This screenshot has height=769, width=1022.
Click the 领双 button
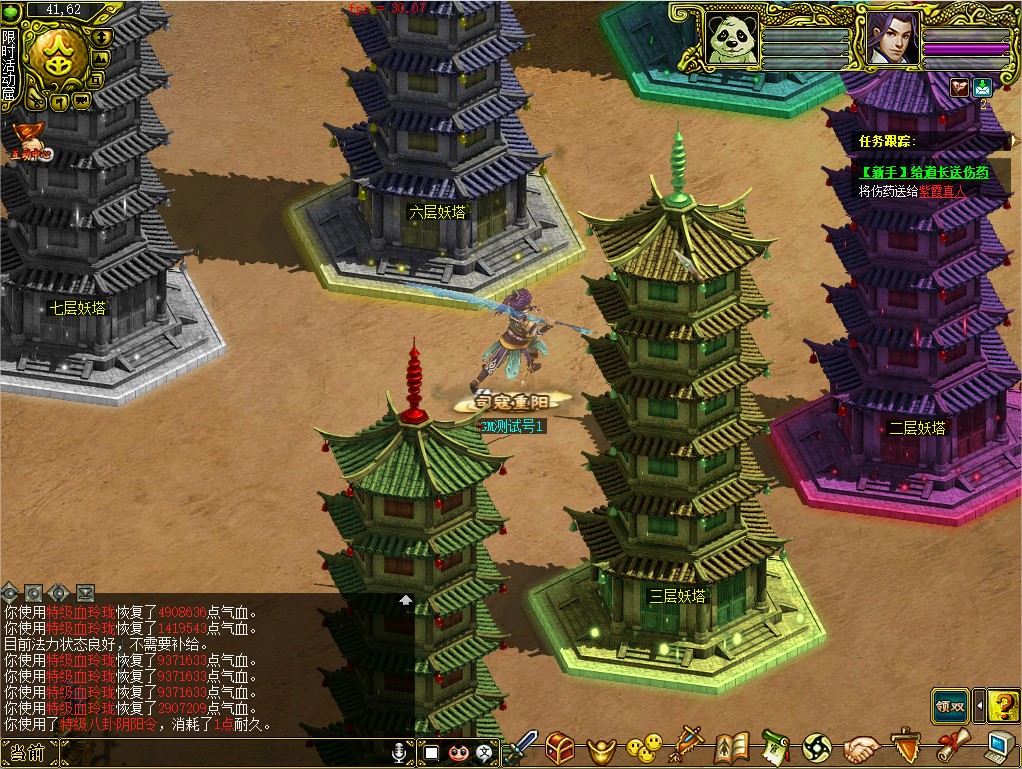coord(949,705)
